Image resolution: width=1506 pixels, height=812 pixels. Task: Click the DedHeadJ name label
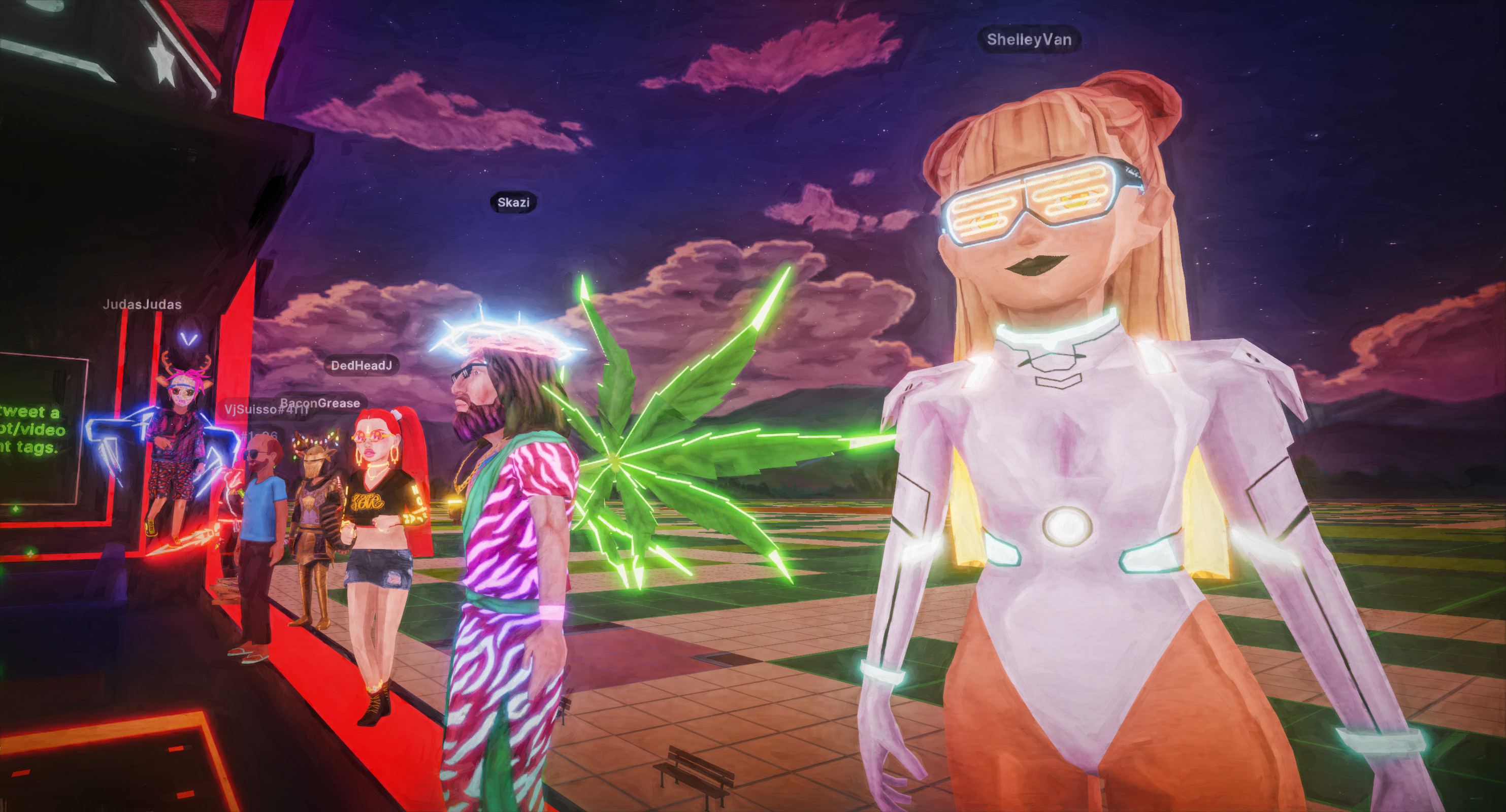362,366
